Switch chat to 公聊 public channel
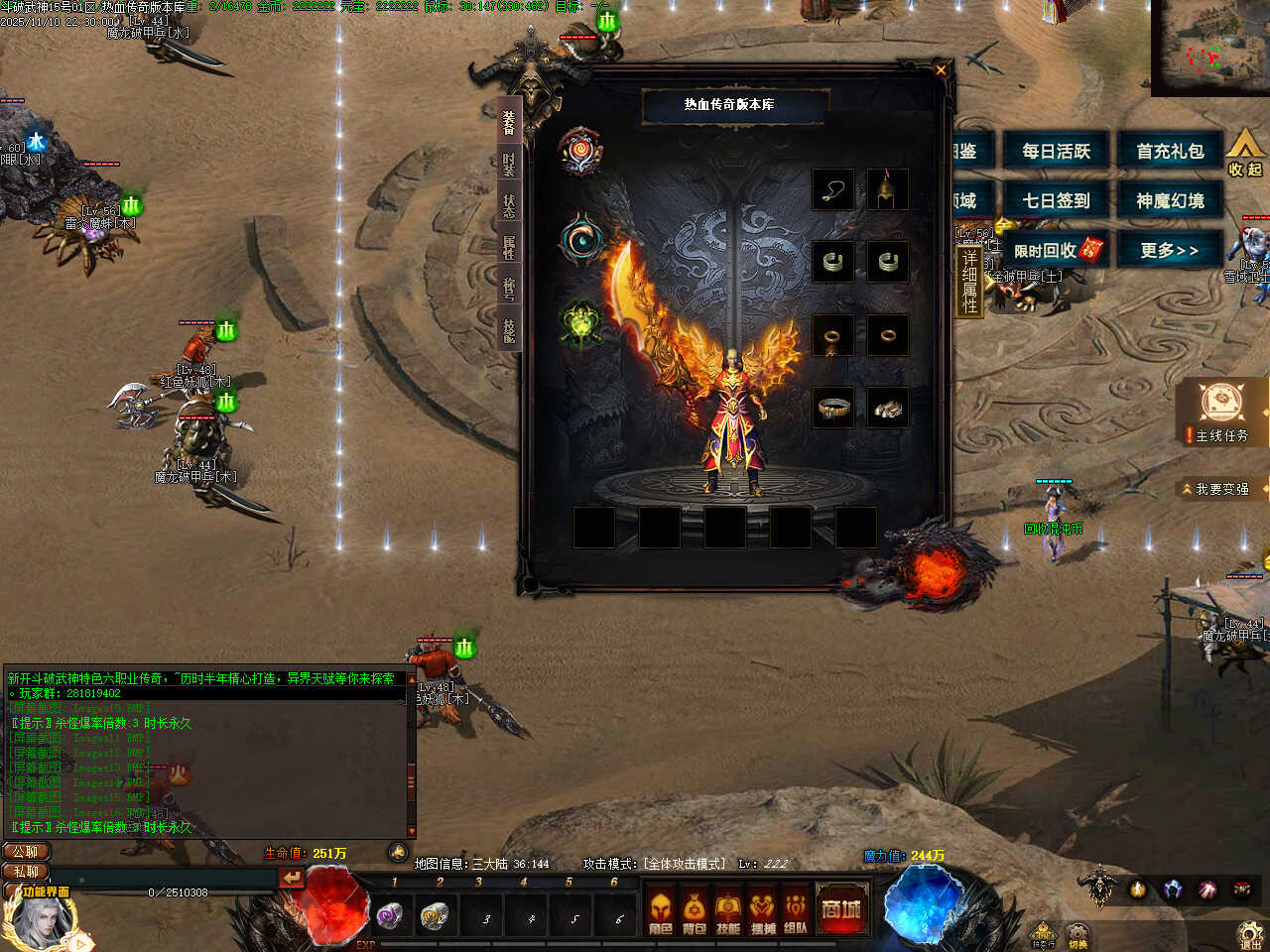The image size is (1270, 952). [x=27, y=852]
